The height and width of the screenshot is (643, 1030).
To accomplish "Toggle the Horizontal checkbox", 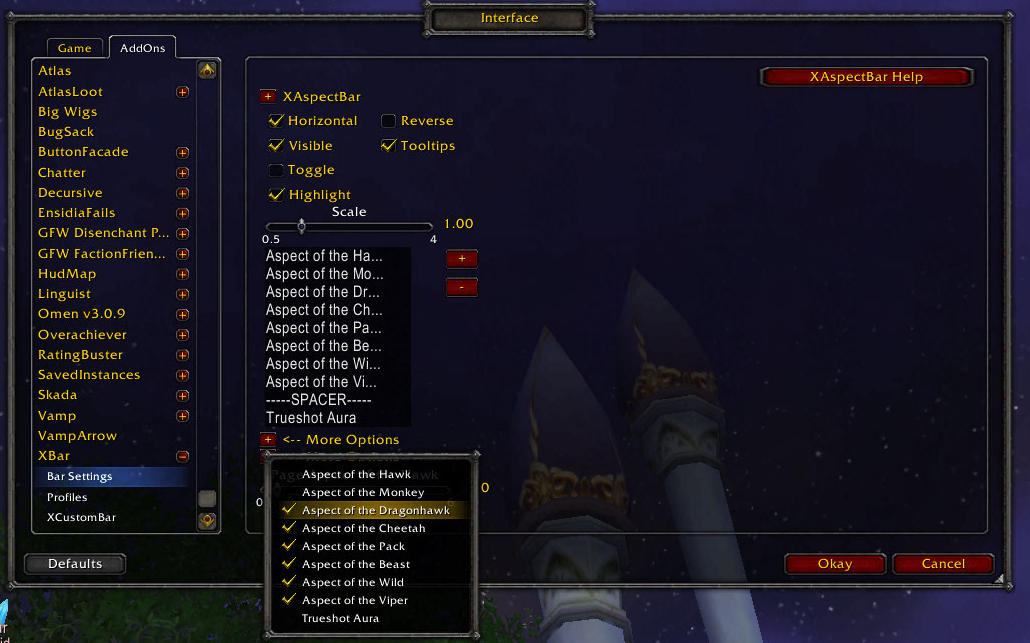I will 277,121.
